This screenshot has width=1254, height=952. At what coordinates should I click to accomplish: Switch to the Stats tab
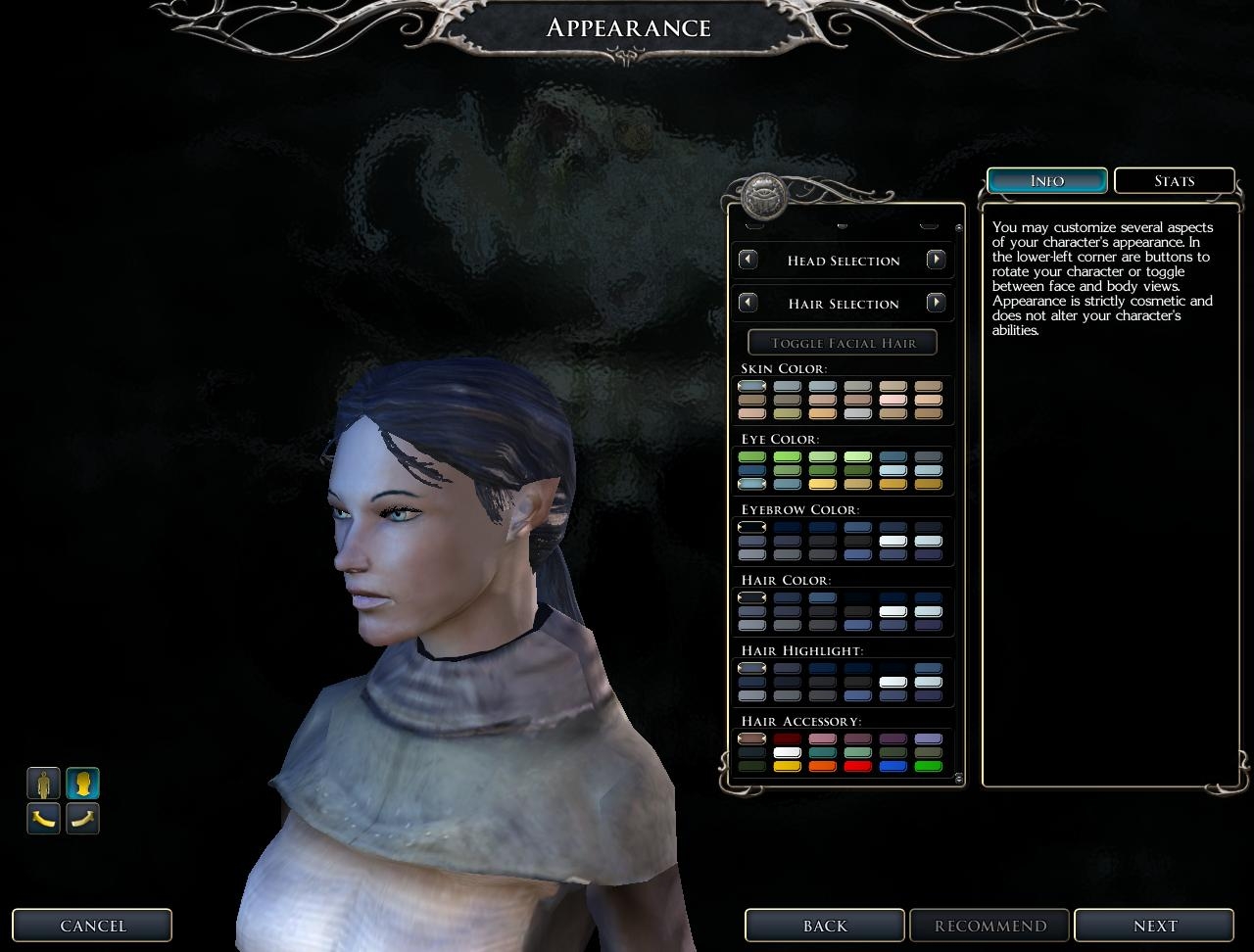1174,180
